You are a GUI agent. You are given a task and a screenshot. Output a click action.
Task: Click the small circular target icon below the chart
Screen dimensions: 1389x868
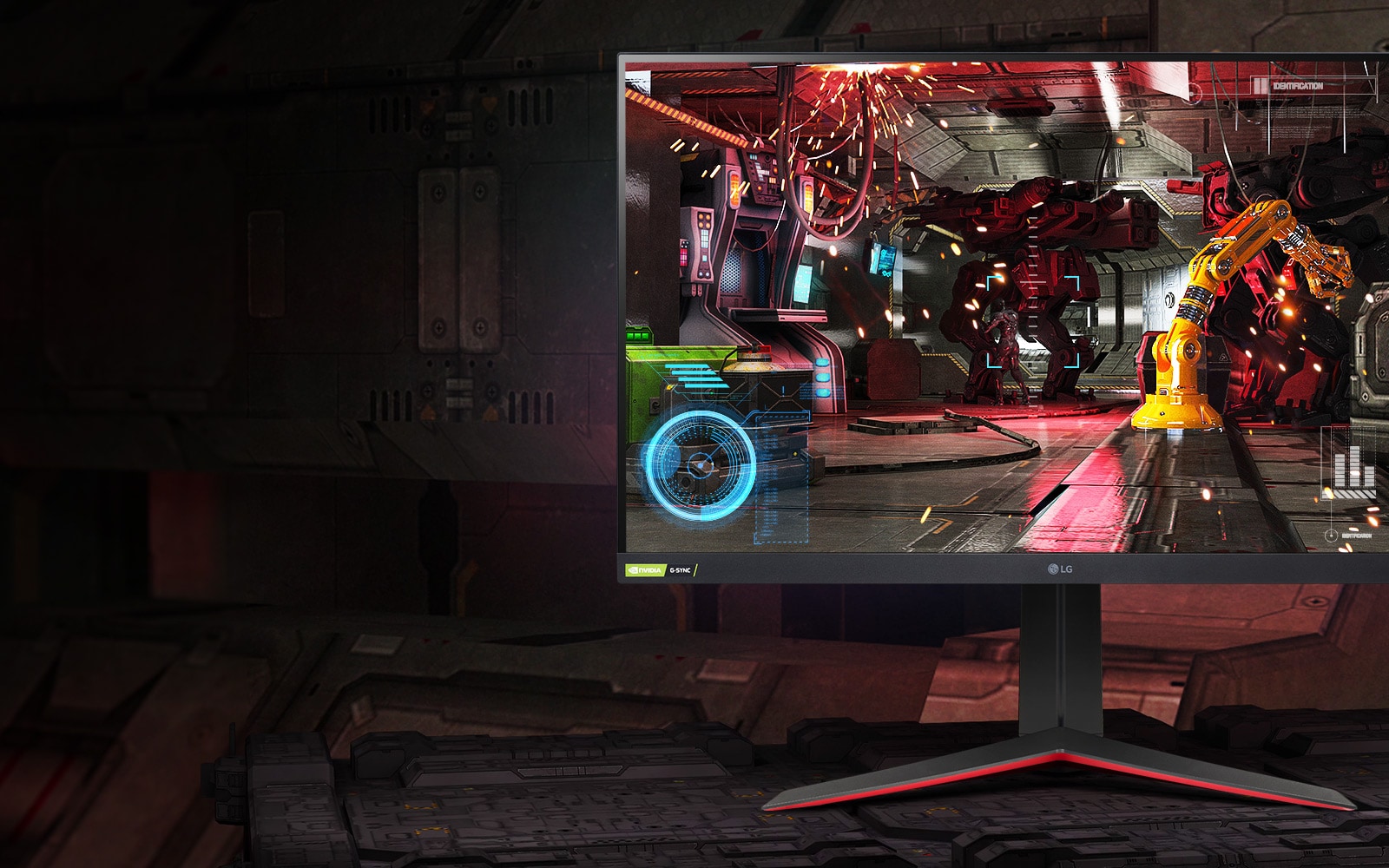[1331, 536]
